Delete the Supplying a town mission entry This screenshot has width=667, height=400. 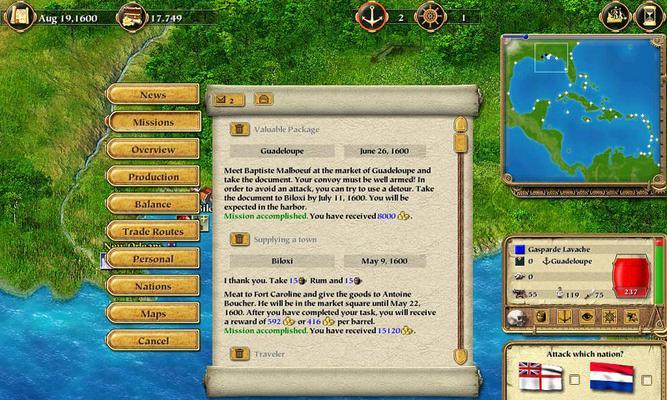coord(240,240)
